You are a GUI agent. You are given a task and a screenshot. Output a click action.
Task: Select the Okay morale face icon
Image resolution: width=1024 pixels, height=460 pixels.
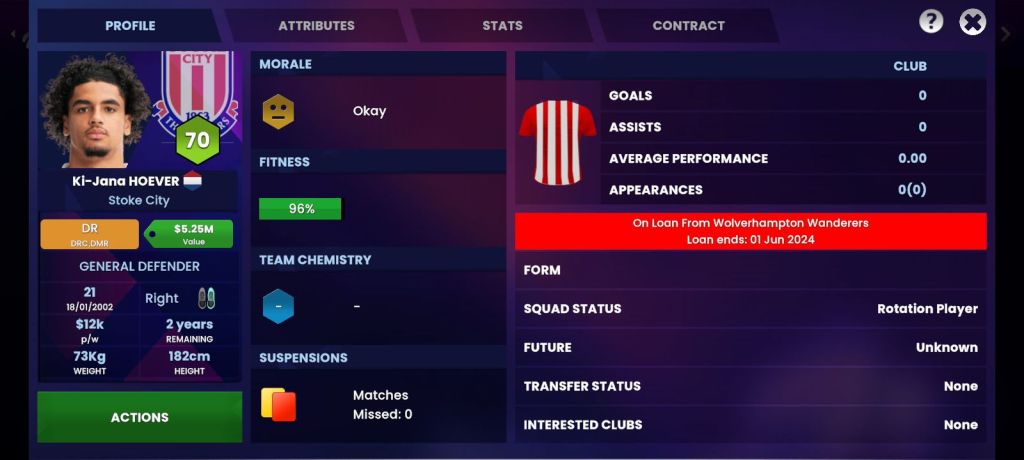278,111
